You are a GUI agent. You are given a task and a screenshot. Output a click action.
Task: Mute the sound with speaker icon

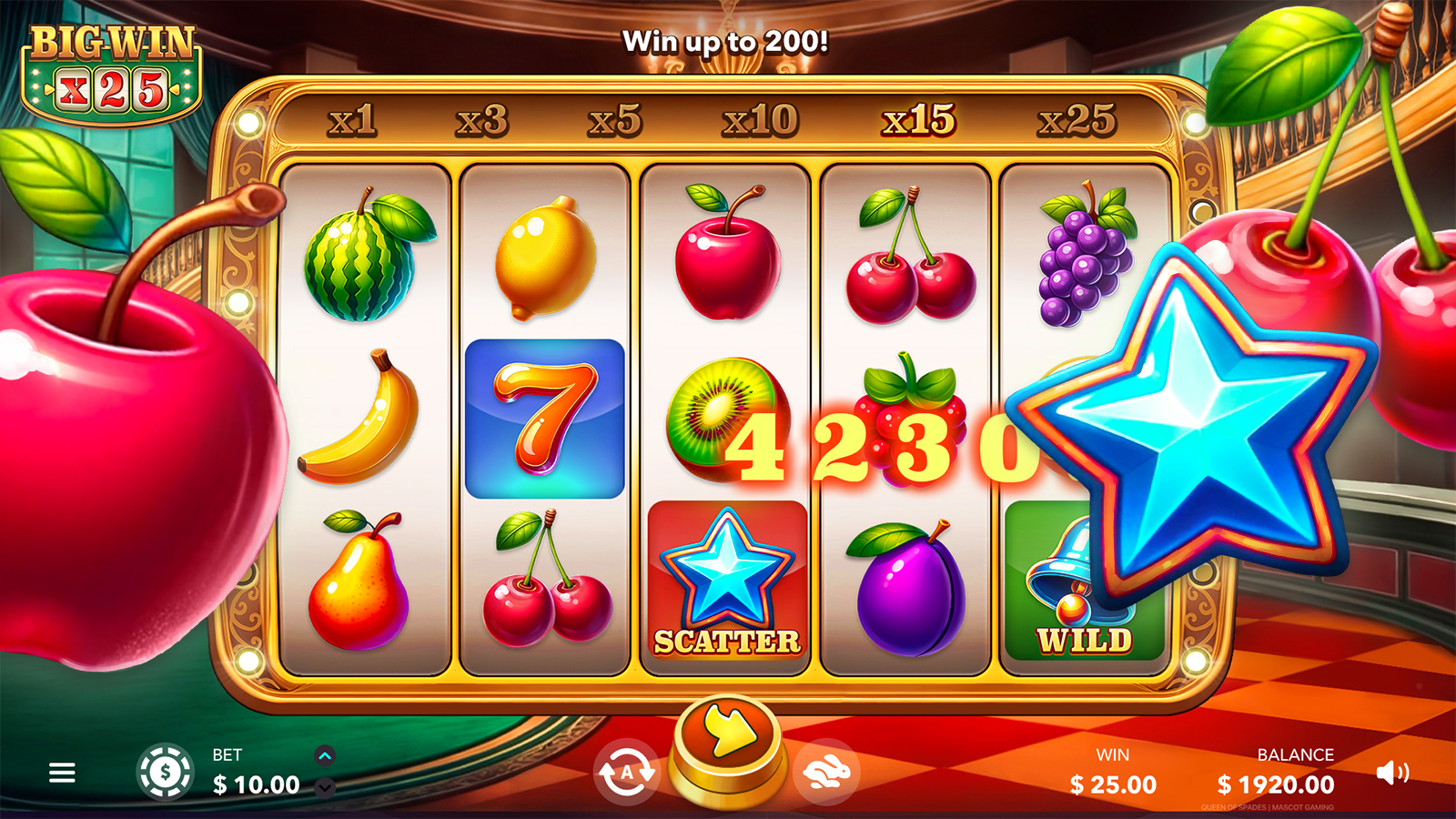click(1392, 773)
